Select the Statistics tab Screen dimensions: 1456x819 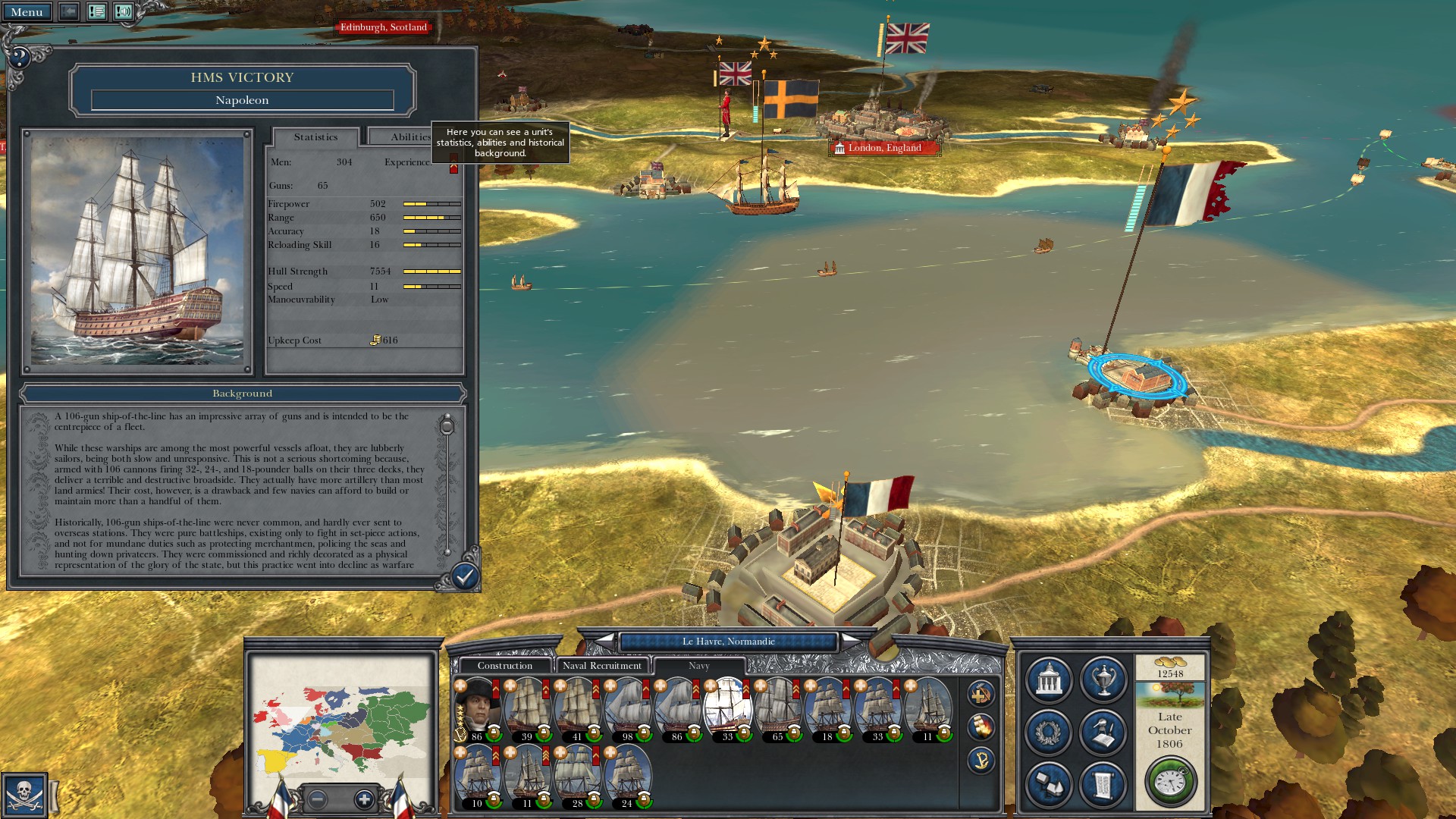[x=315, y=137]
